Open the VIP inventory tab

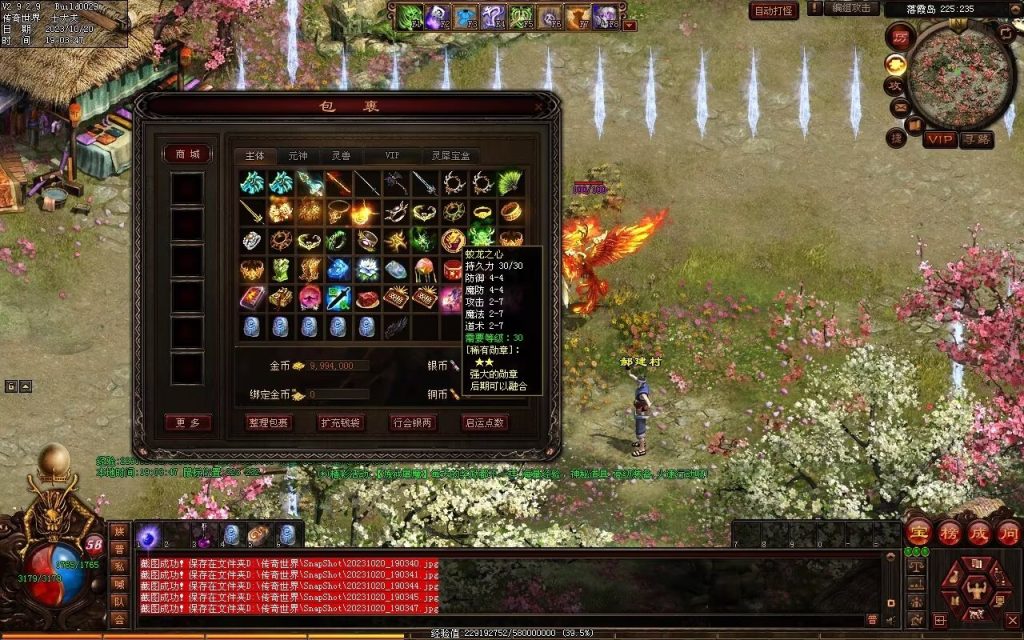pyautogui.click(x=391, y=156)
